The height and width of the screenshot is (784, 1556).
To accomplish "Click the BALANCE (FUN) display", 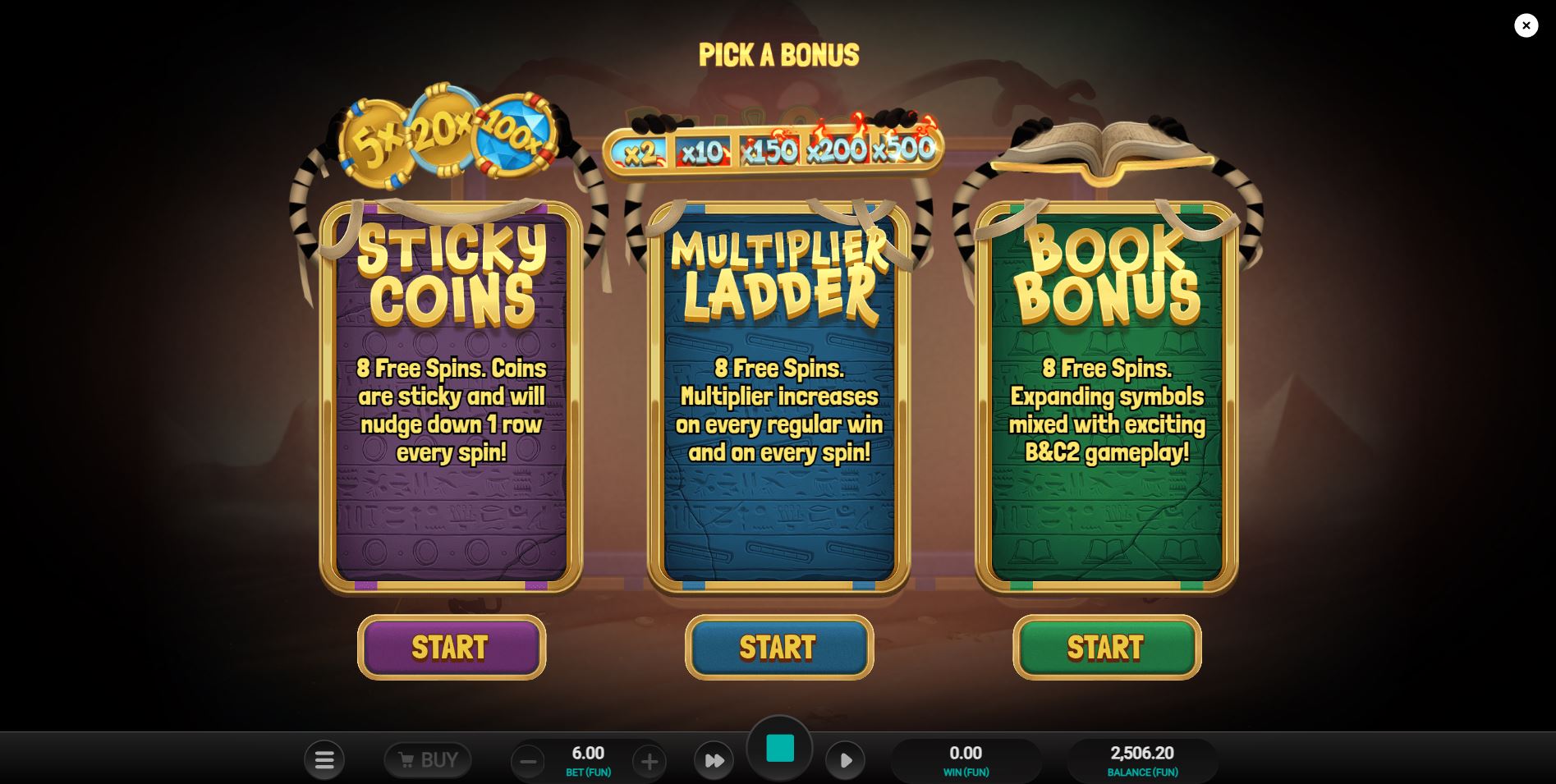I will click(1141, 759).
